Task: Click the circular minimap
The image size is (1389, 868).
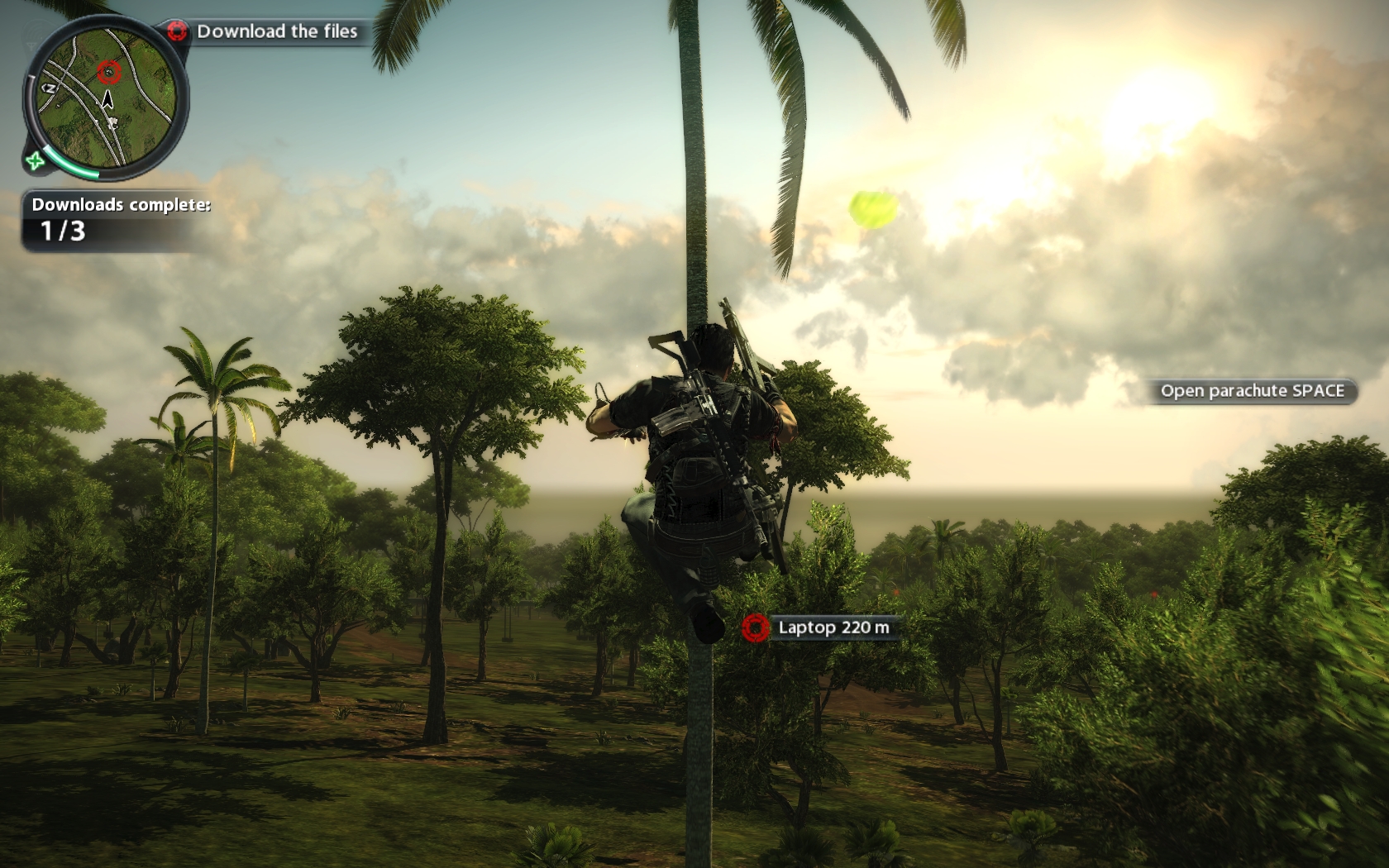Action: [105, 97]
